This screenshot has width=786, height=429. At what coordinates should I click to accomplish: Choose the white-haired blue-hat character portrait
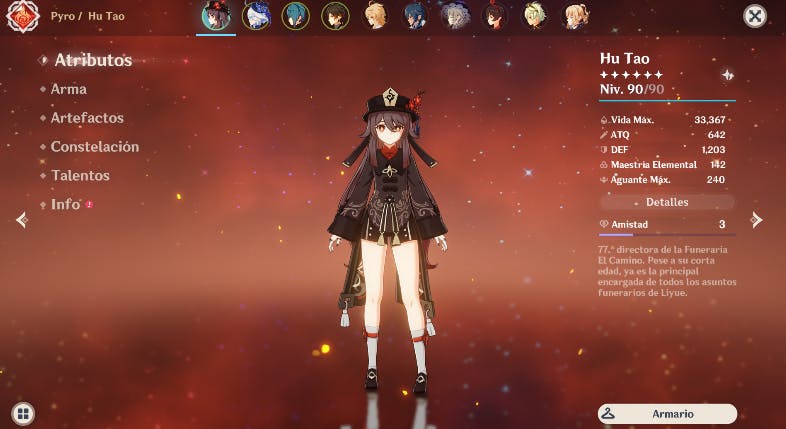(x=256, y=15)
